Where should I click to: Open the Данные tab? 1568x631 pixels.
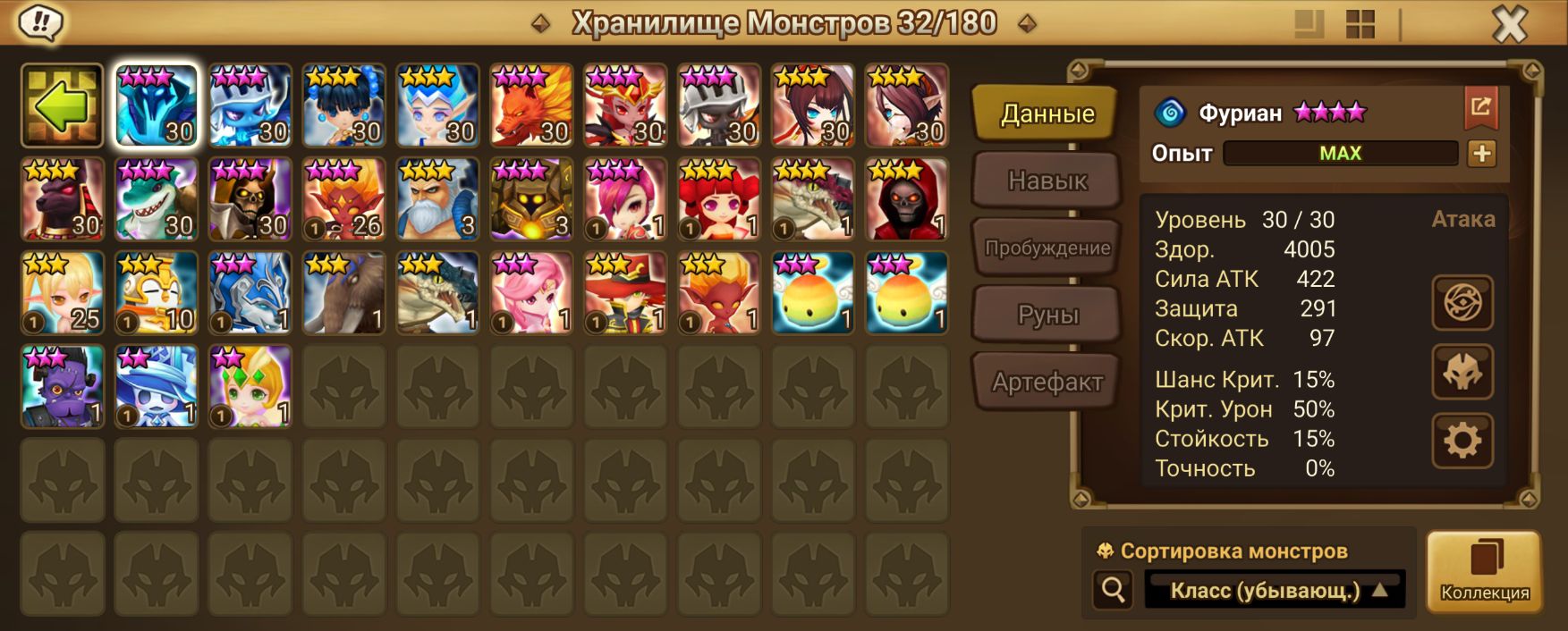pyautogui.click(x=1047, y=114)
